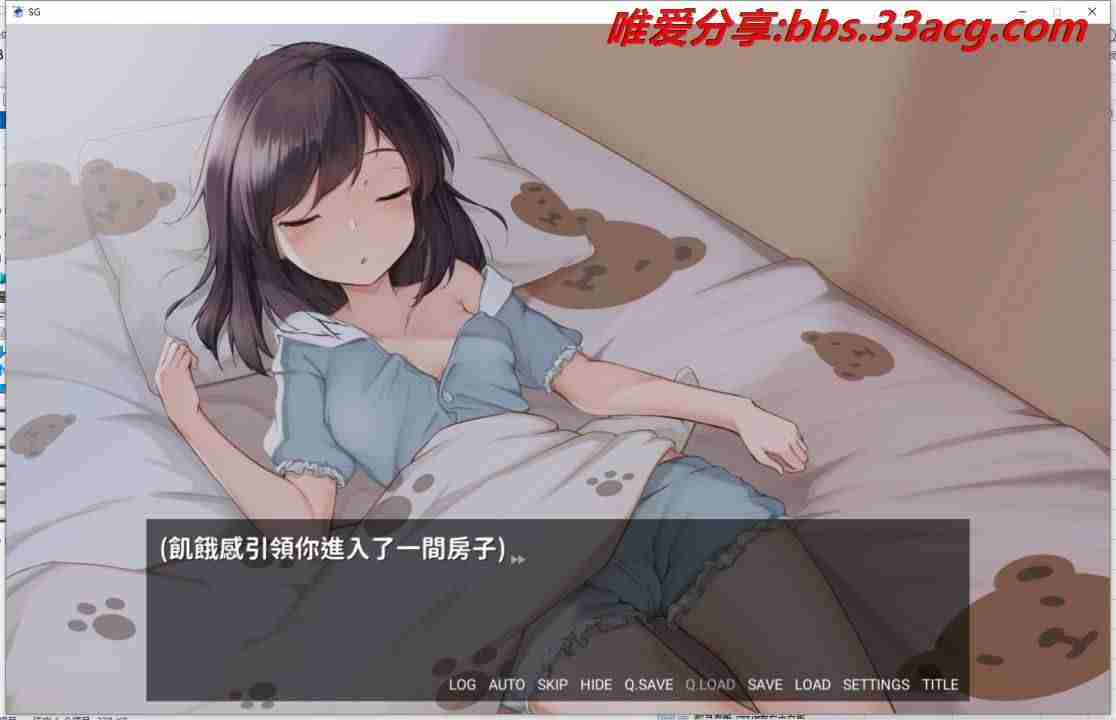Open the dialogue LOG
Image resolution: width=1116 pixels, height=720 pixels.
pos(462,685)
